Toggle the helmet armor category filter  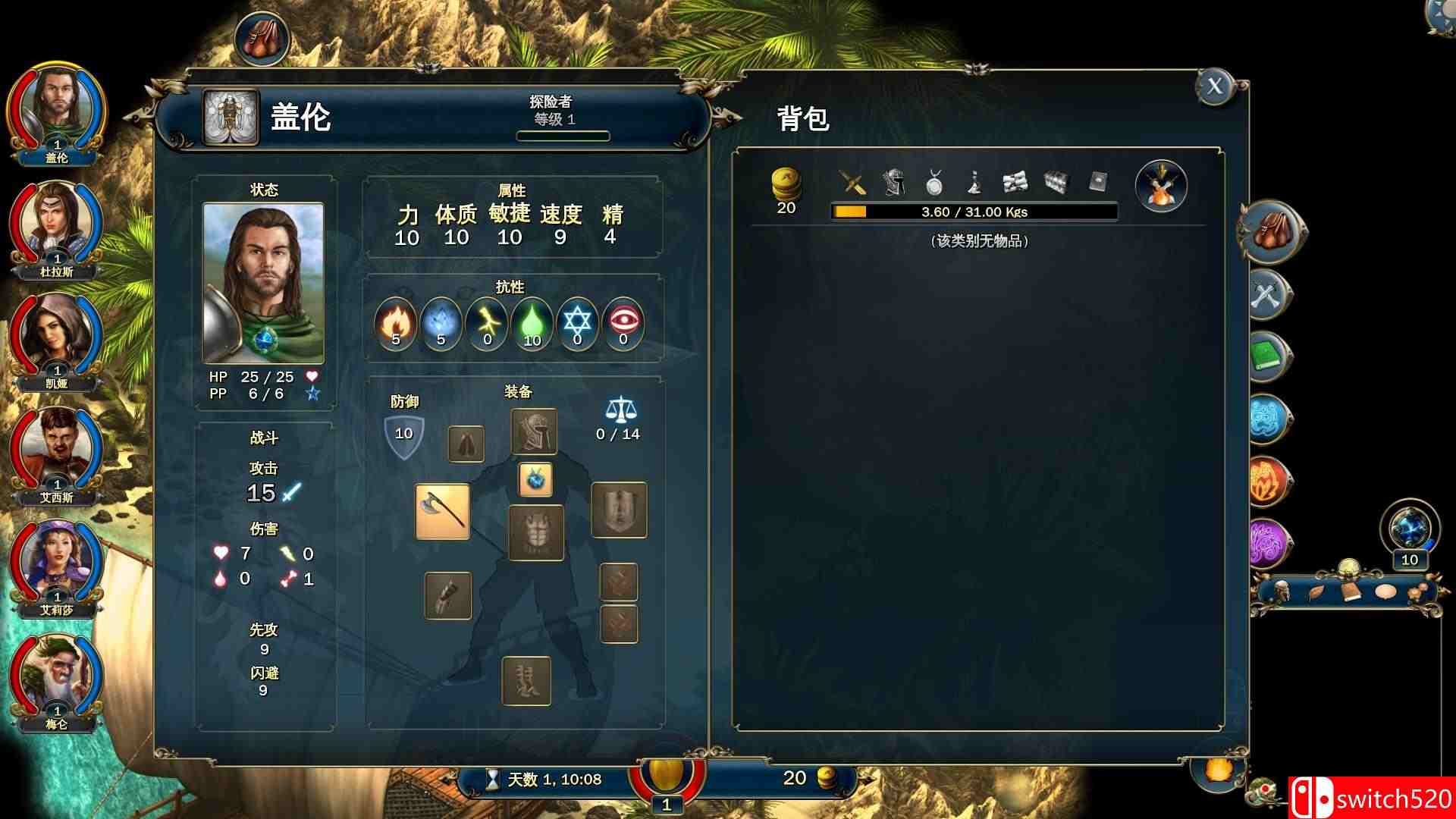[893, 182]
